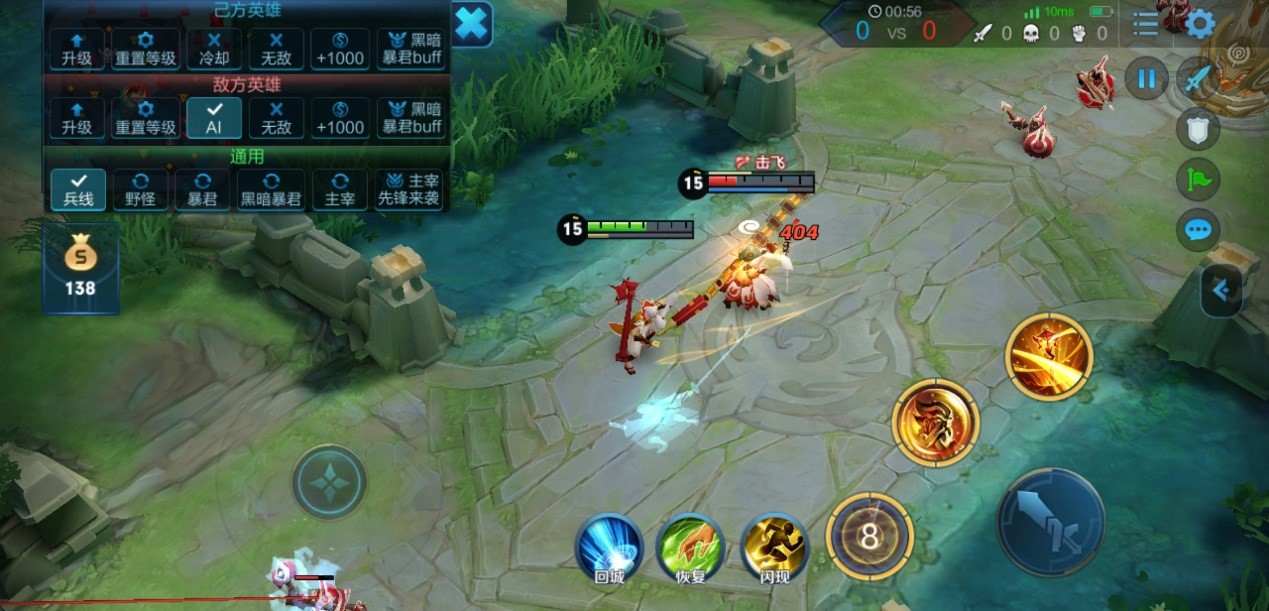Viewport: 1269px width, 611px height.
Task: Pause the match
Action: (1146, 78)
